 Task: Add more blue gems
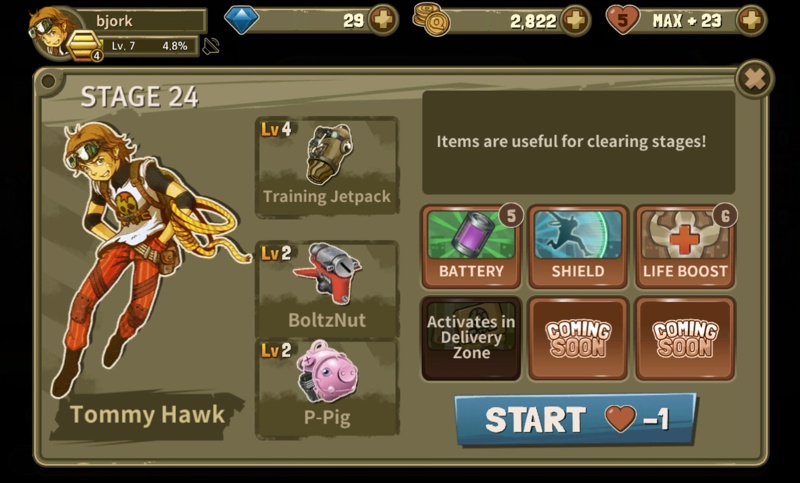[x=382, y=20]
